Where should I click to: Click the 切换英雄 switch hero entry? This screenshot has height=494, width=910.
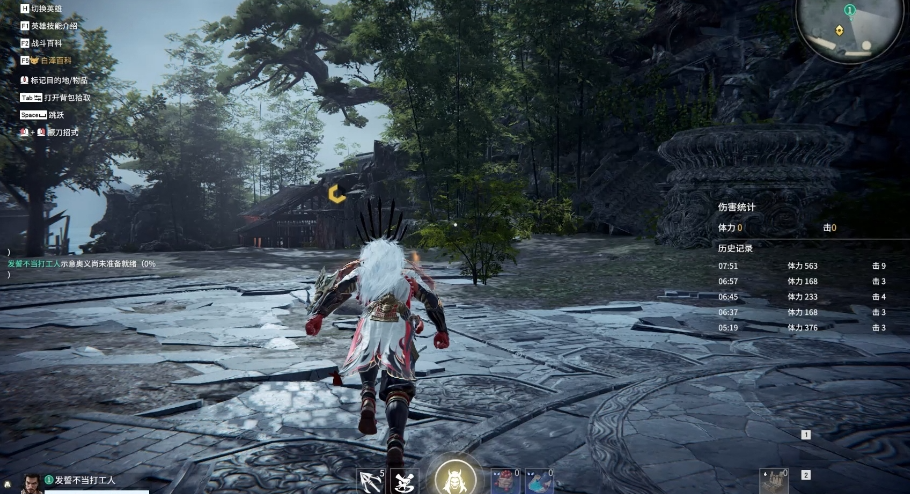click(x=46, y=8)
